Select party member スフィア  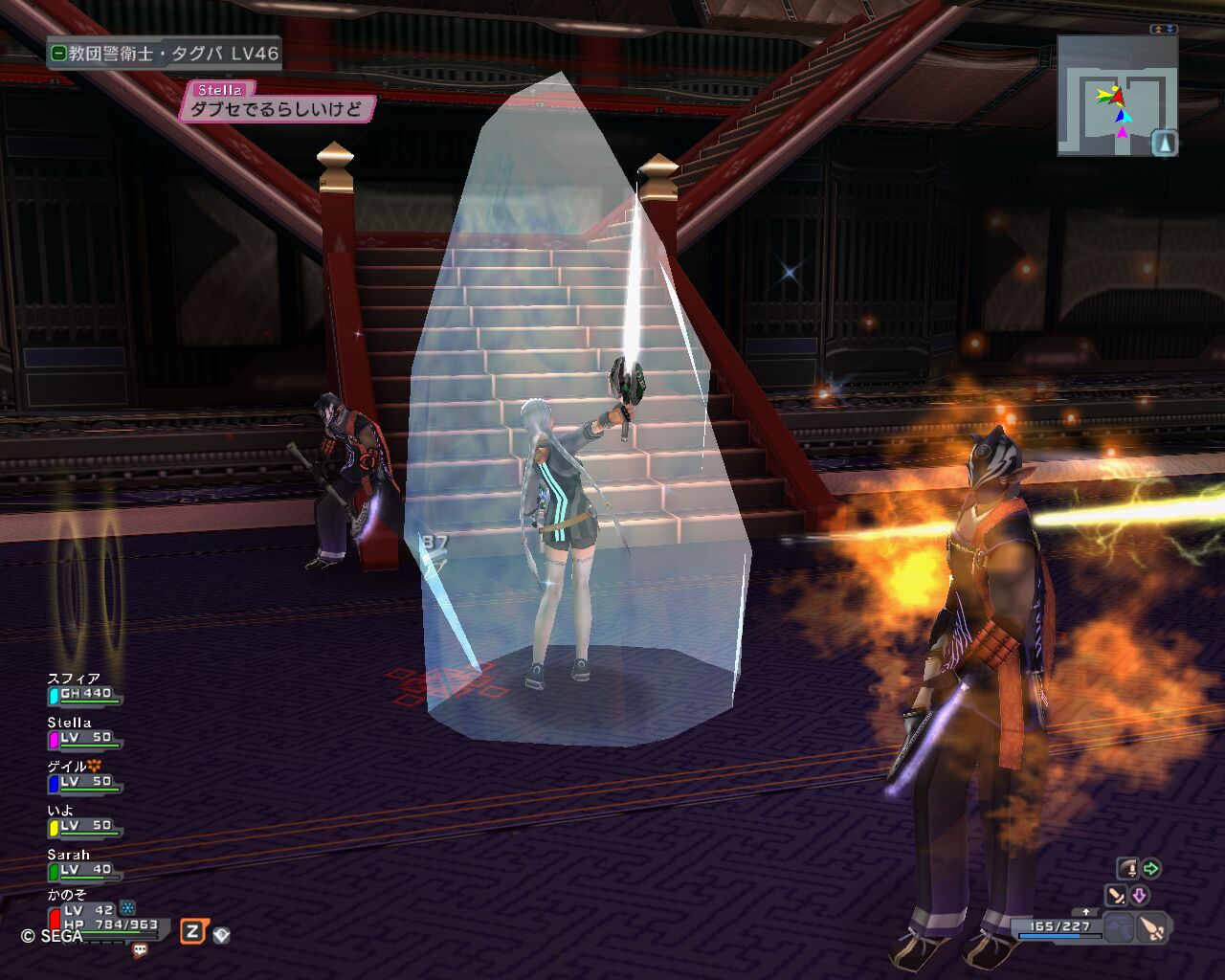coord(84,688)
